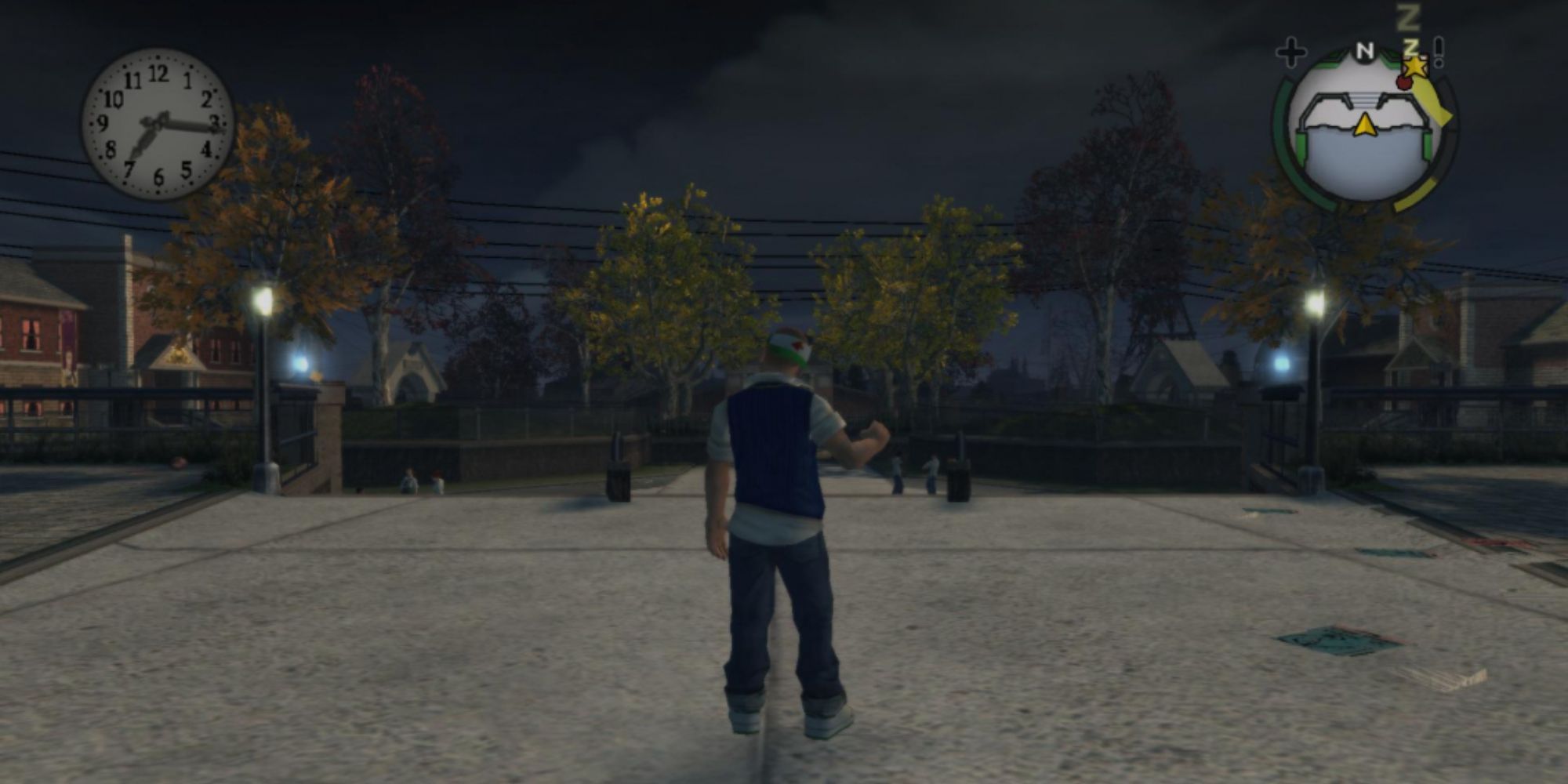Click the N compass indicator on the minimap

(1366, 50)
